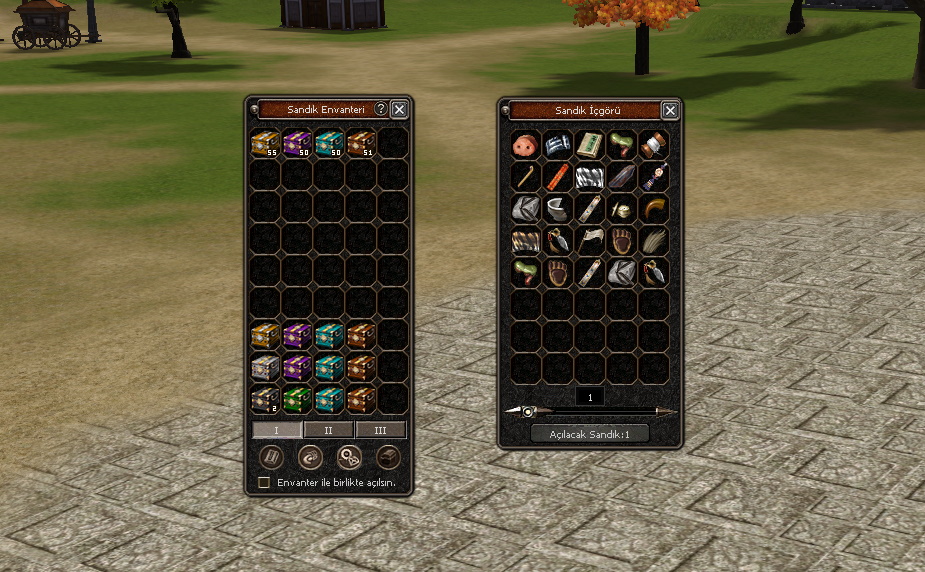Select the gold chest stack of 55
The height and width of the screenshot is (572, 925).
point(265,144)
